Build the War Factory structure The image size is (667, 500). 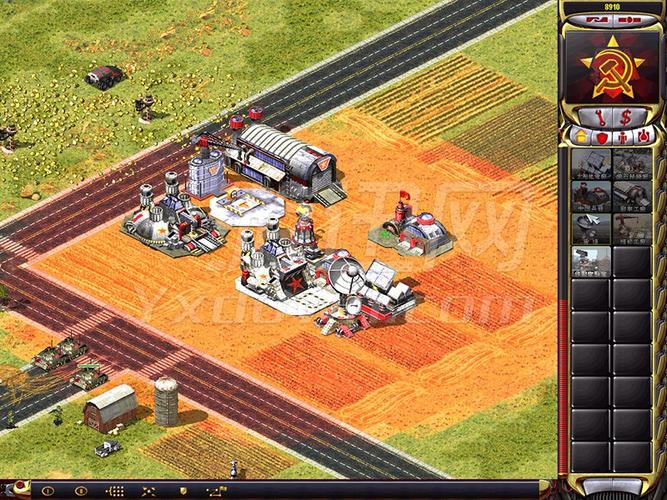tap(632, 196)
